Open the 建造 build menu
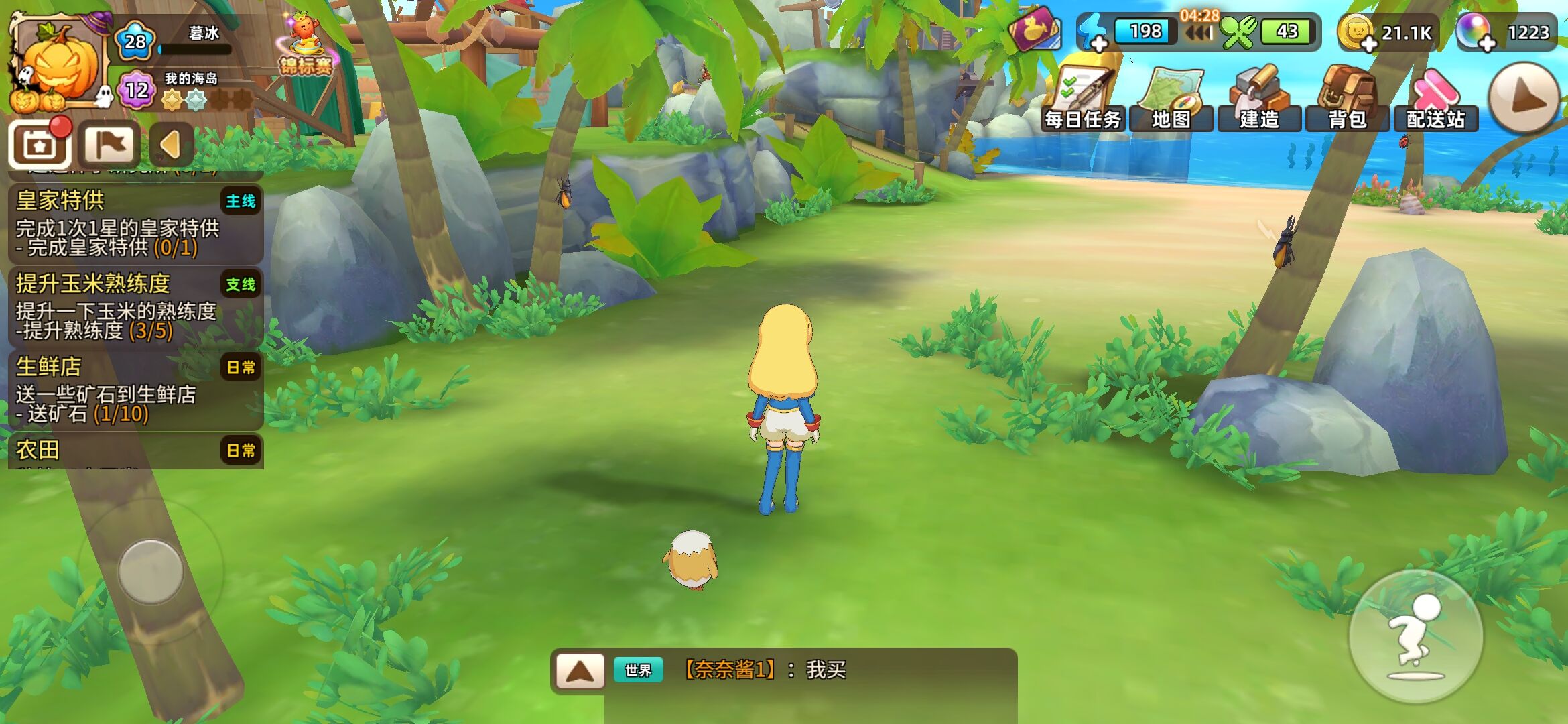 click(1259, 99)
